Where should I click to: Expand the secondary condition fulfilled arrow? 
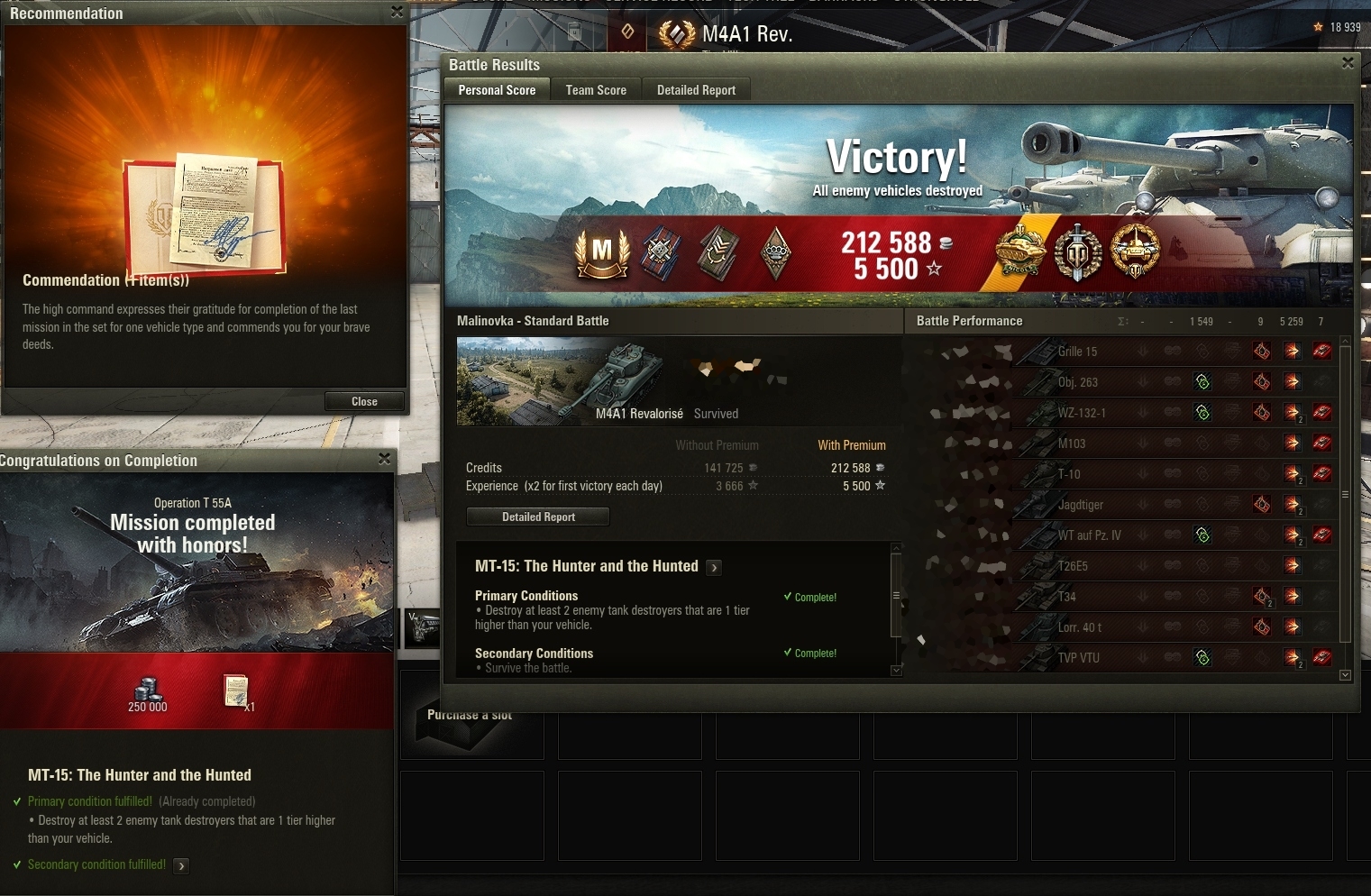181,866
